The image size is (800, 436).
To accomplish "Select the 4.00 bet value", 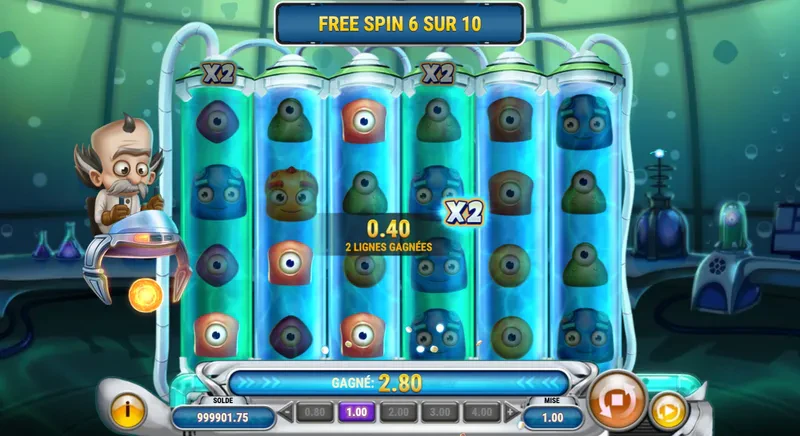I will 481,411.
